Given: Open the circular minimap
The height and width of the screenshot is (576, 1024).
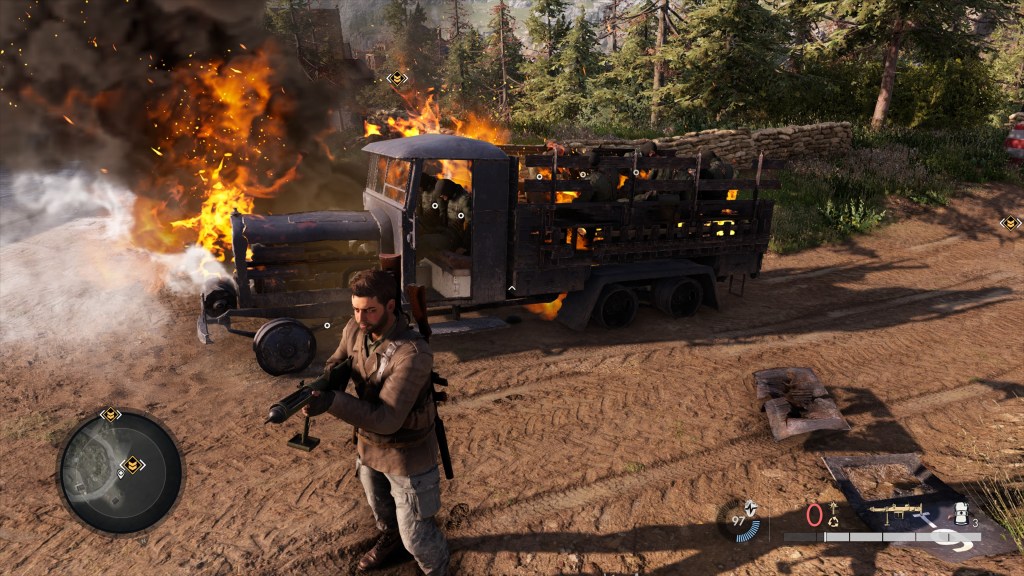Looking at the screenshot, I should (x=120, y=472).
